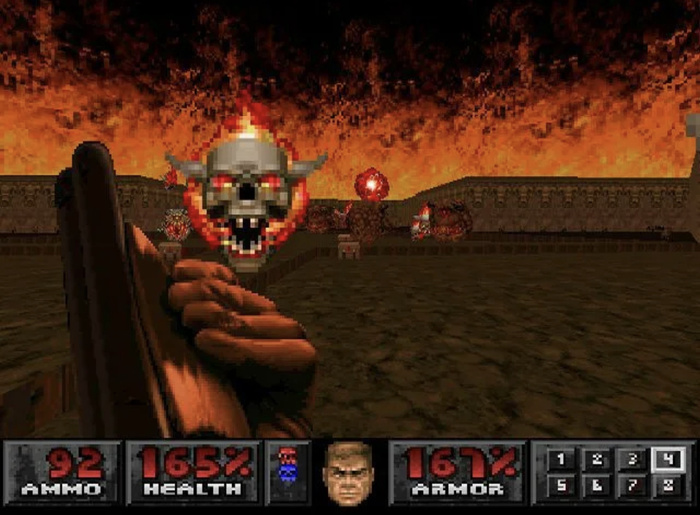Select weapon slot 5
This screenshot has height=515, width=700.
point(560,485)
